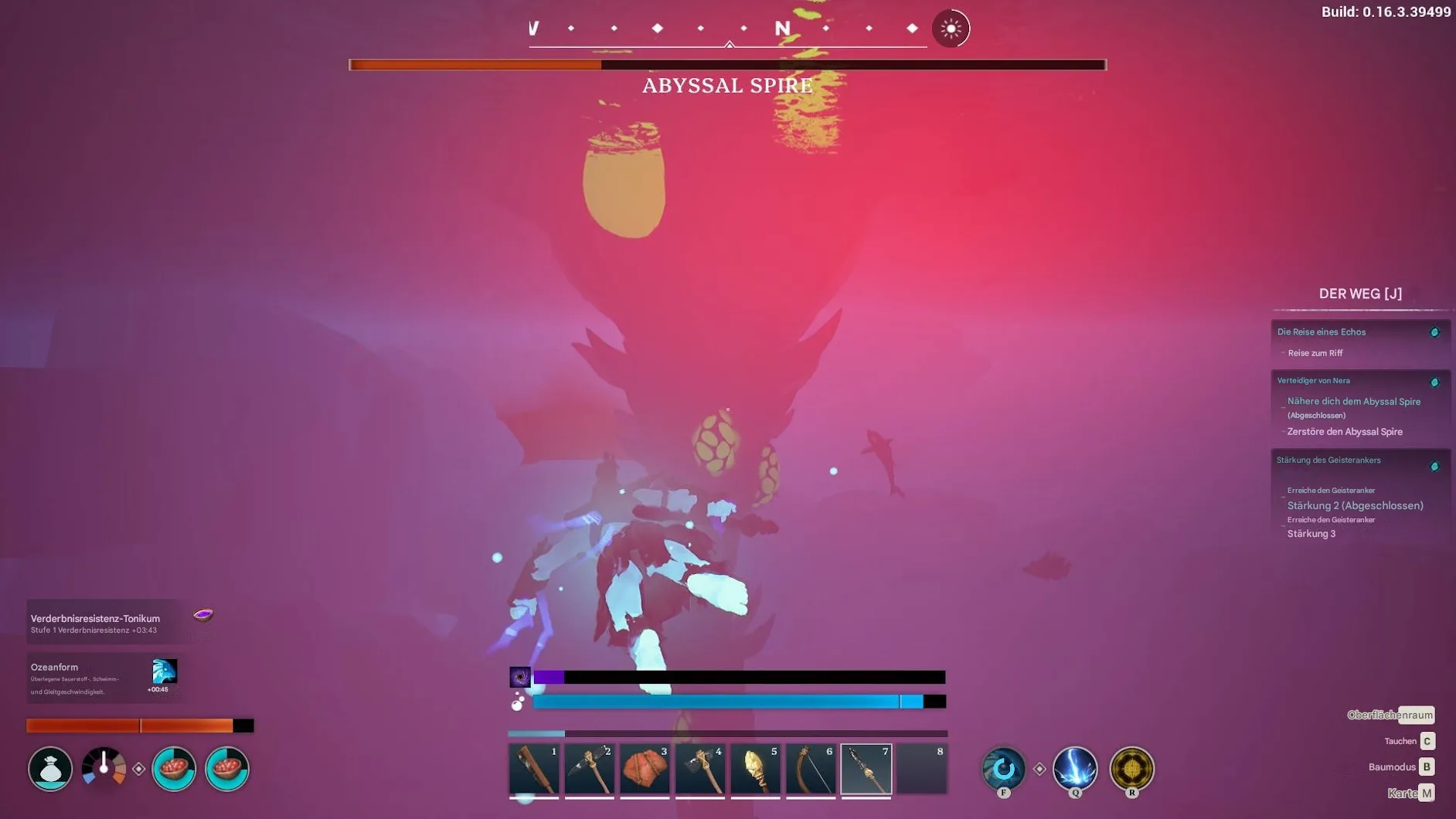
Task: Select the wooden club in hotbar slot 1
Action: coord(534,770)
